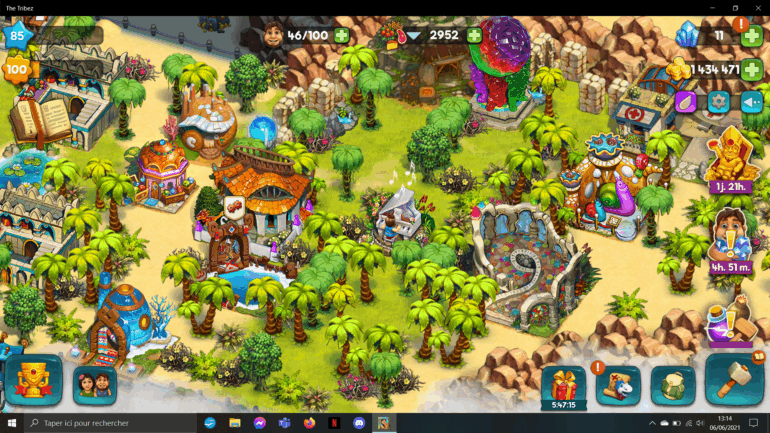Open the purple potion with exclamation mark

[728, 320]
